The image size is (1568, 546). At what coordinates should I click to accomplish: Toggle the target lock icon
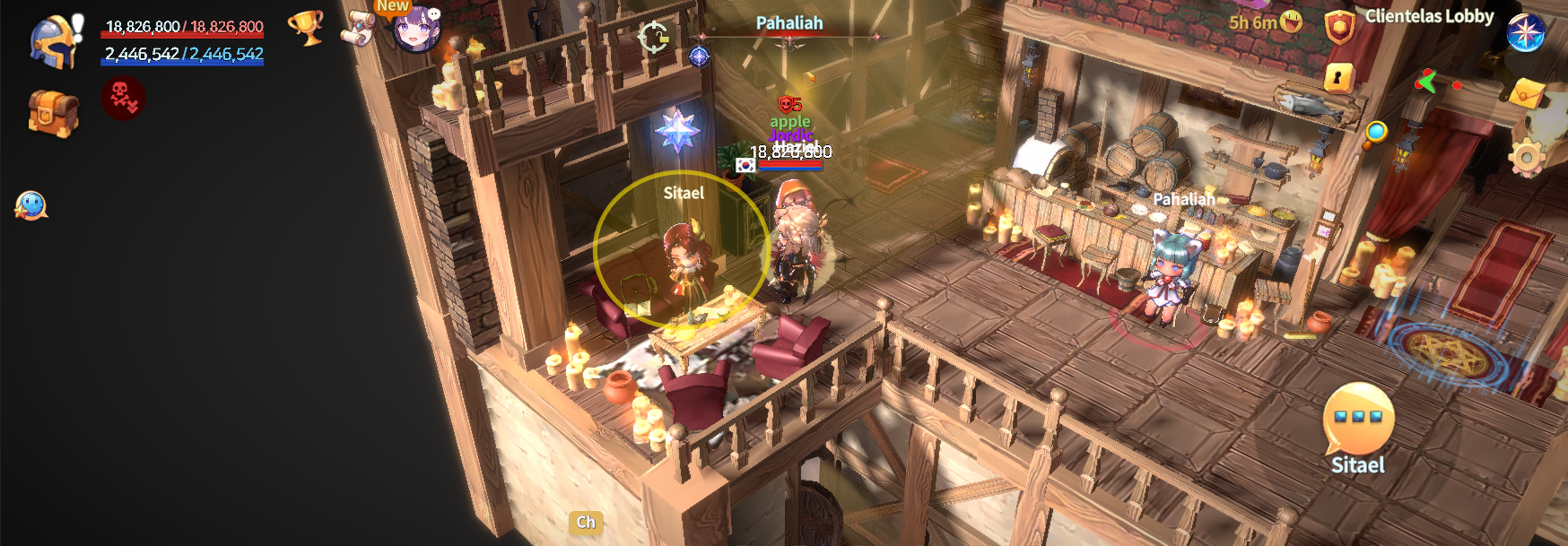click(653, 38)
